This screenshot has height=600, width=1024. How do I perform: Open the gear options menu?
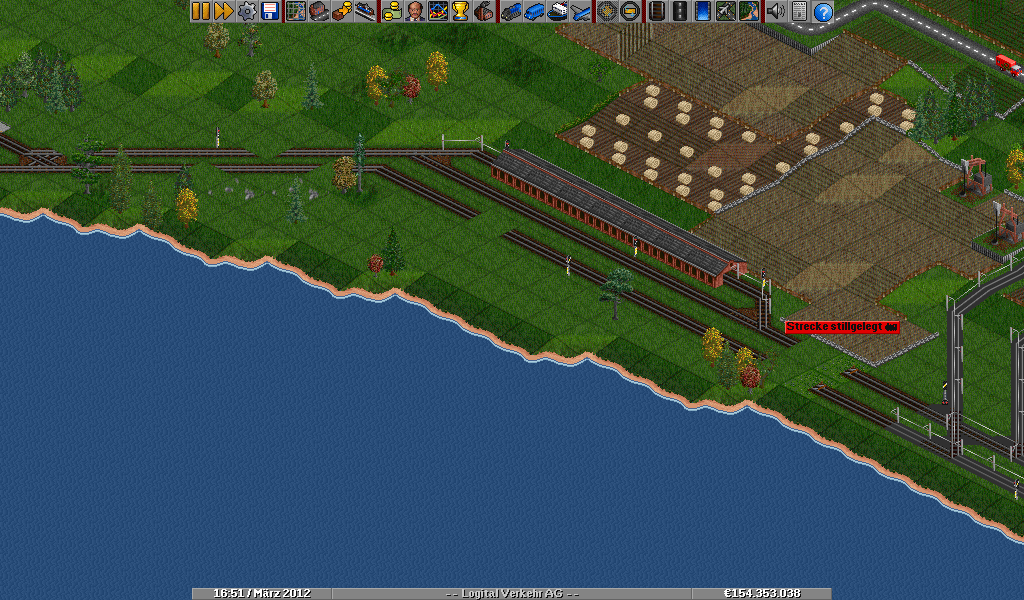[246, 11]
